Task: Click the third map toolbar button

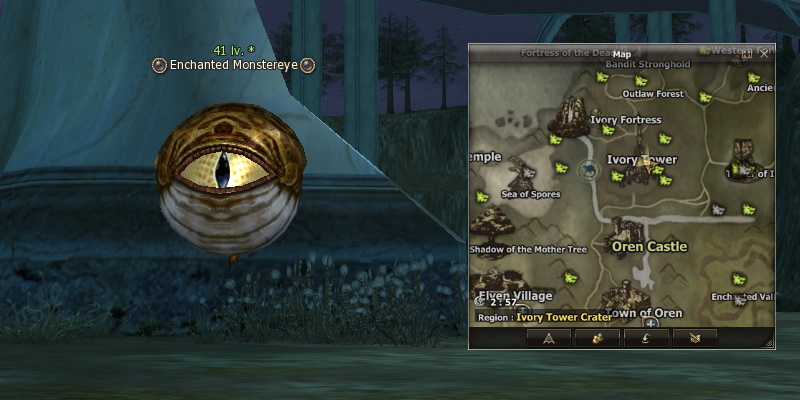Action: (x=646, y=338)
